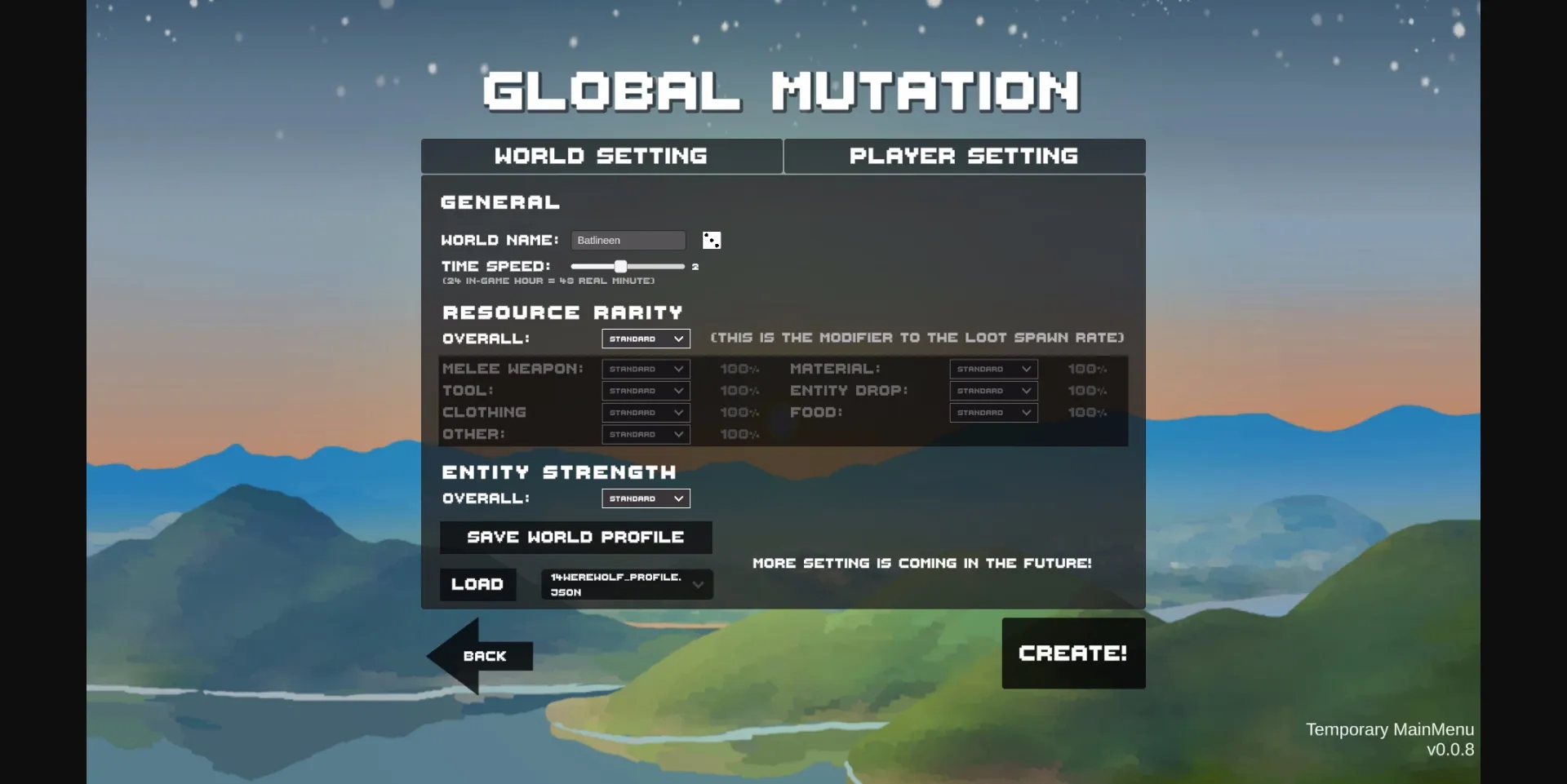Switch to the World Setting tab
Image resolution: width=1567 pixels, height=784 pixels.
pyautogui.click(x=601, y=156)
